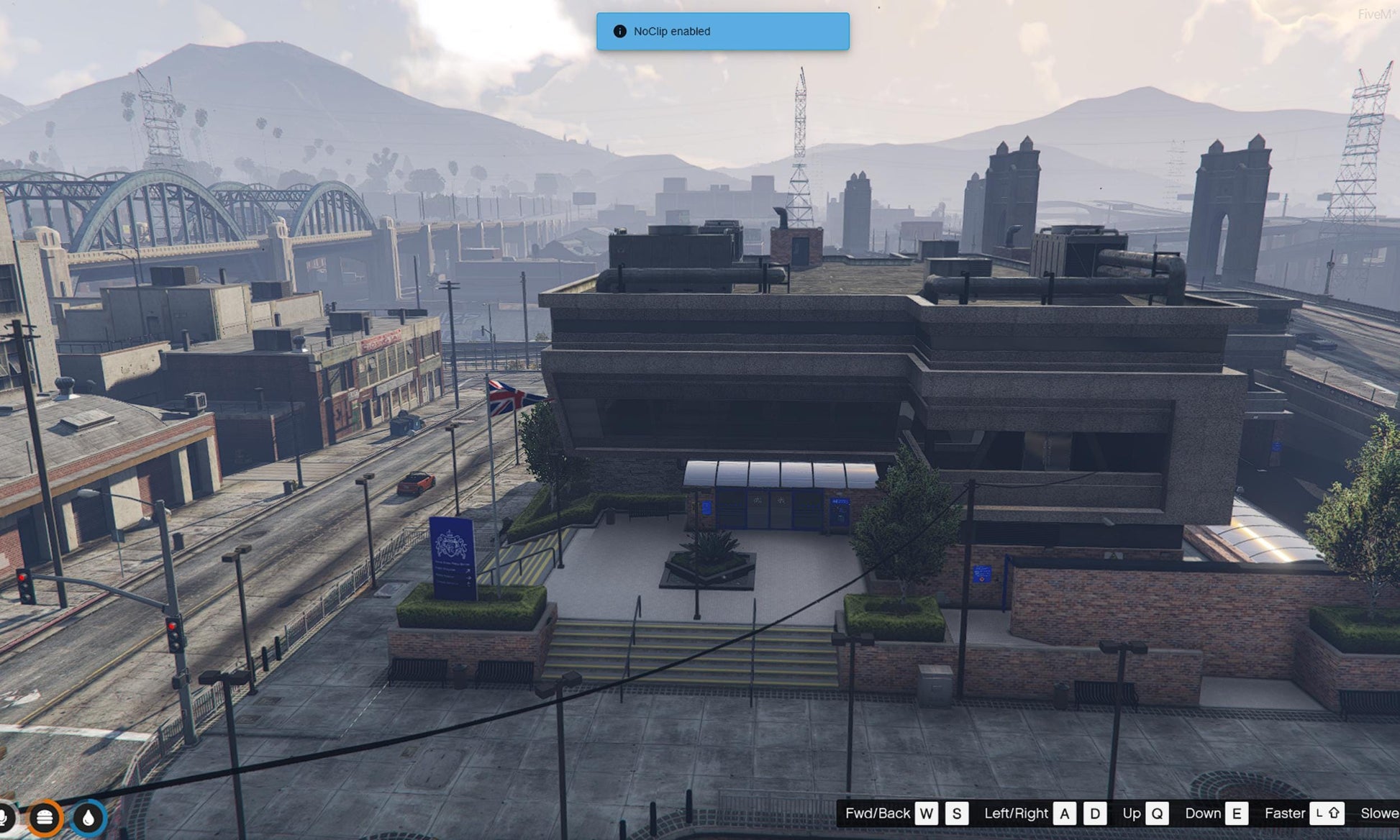
Task: Dismiss the NoClip enabled notification
Action: [x=722, y=32]
